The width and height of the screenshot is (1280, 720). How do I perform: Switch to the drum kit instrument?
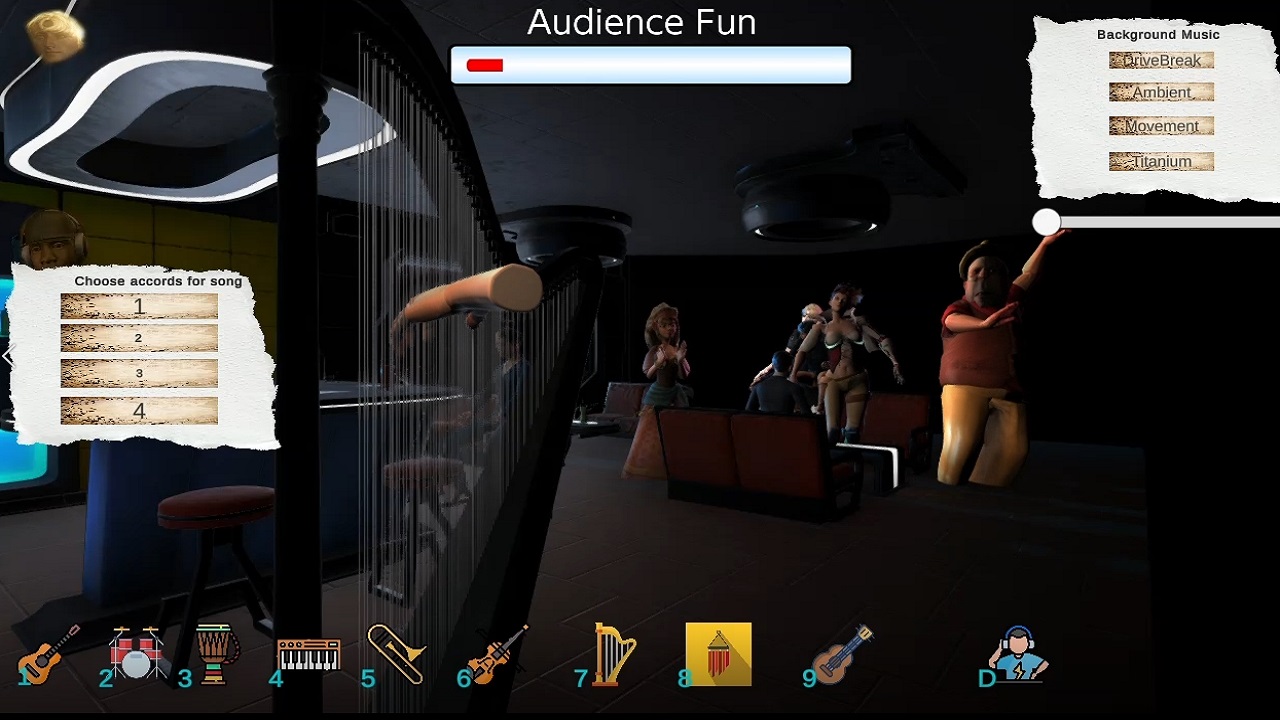click(x=138, y=652)
